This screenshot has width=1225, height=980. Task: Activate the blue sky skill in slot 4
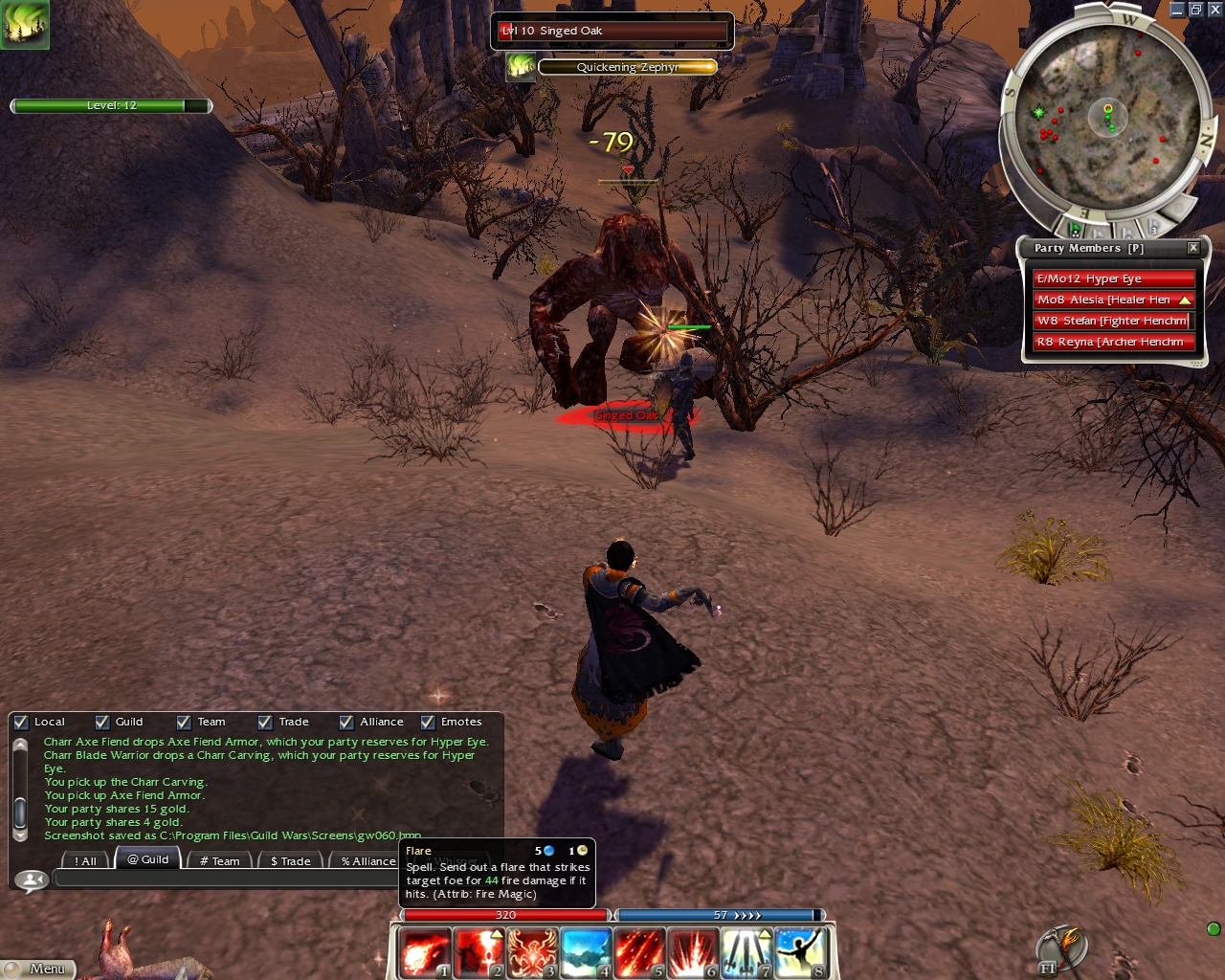coord(586,953)
